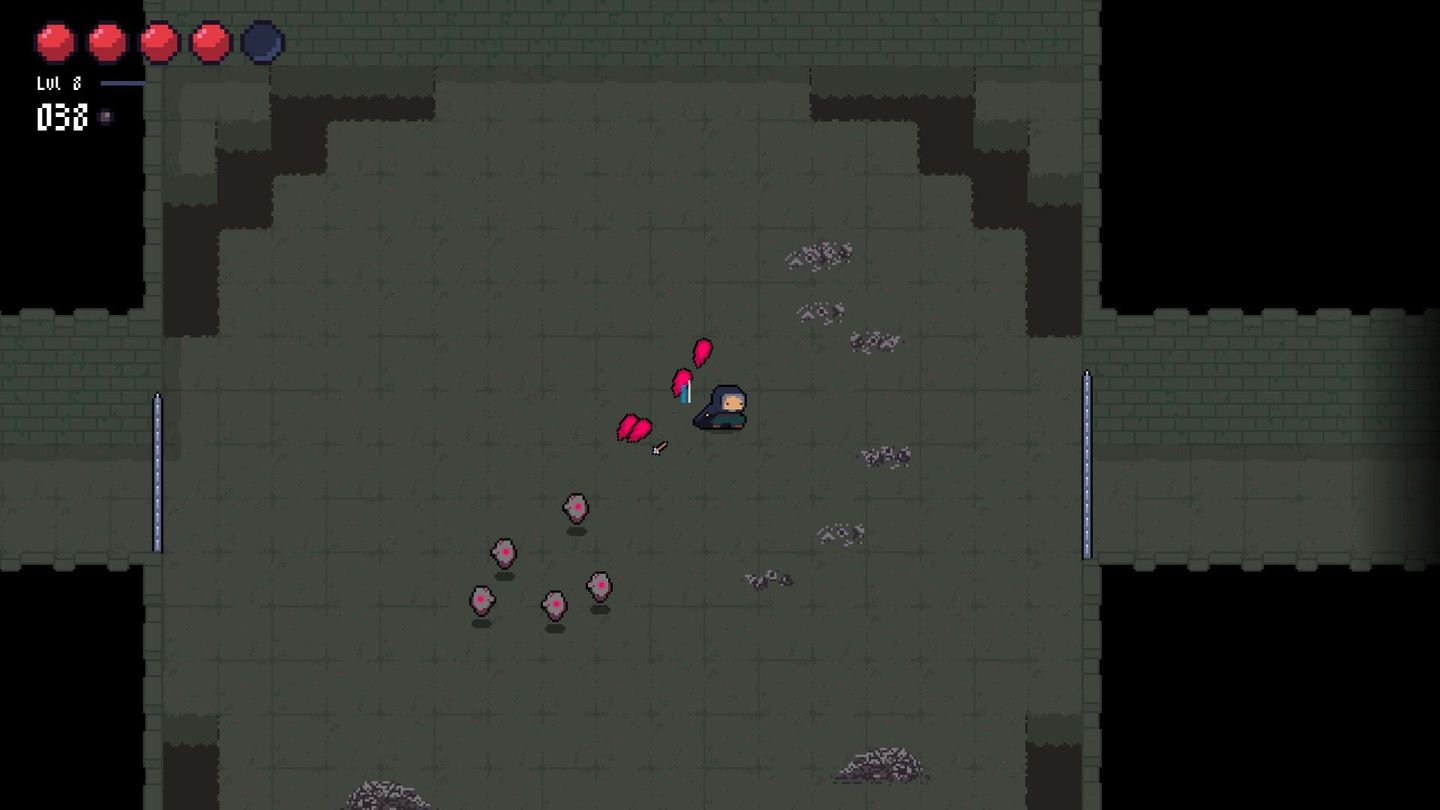
Task: Select the small gem icon beside the counter
Action: point(106,117)
